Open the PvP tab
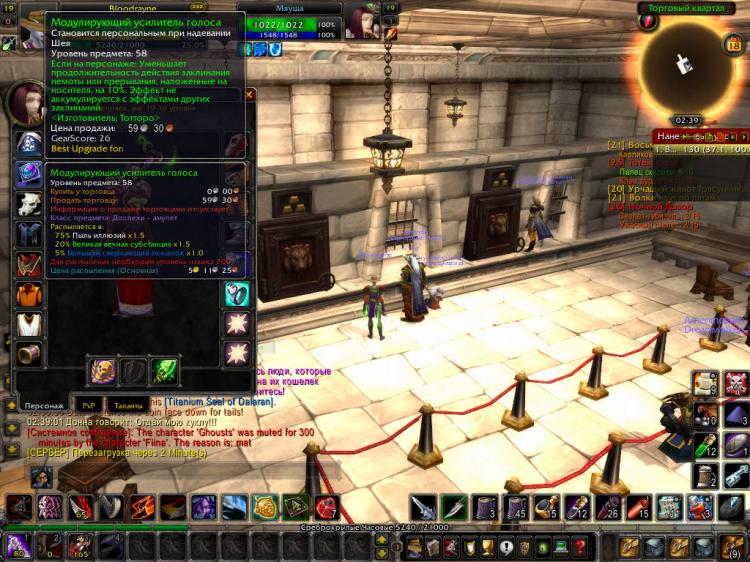 [x=87, y=405]
